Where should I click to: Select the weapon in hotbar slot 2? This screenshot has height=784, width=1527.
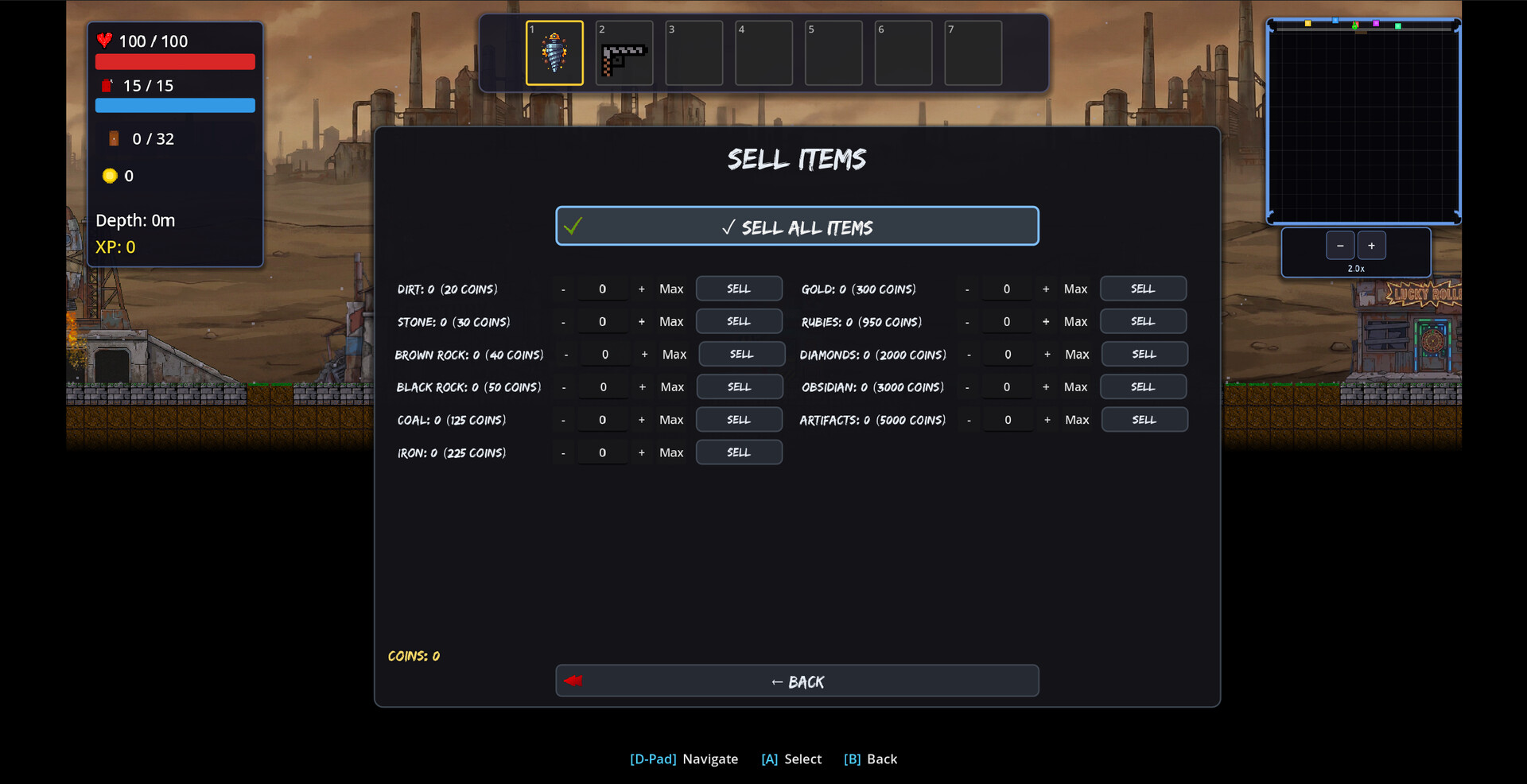tap(624, 52)
